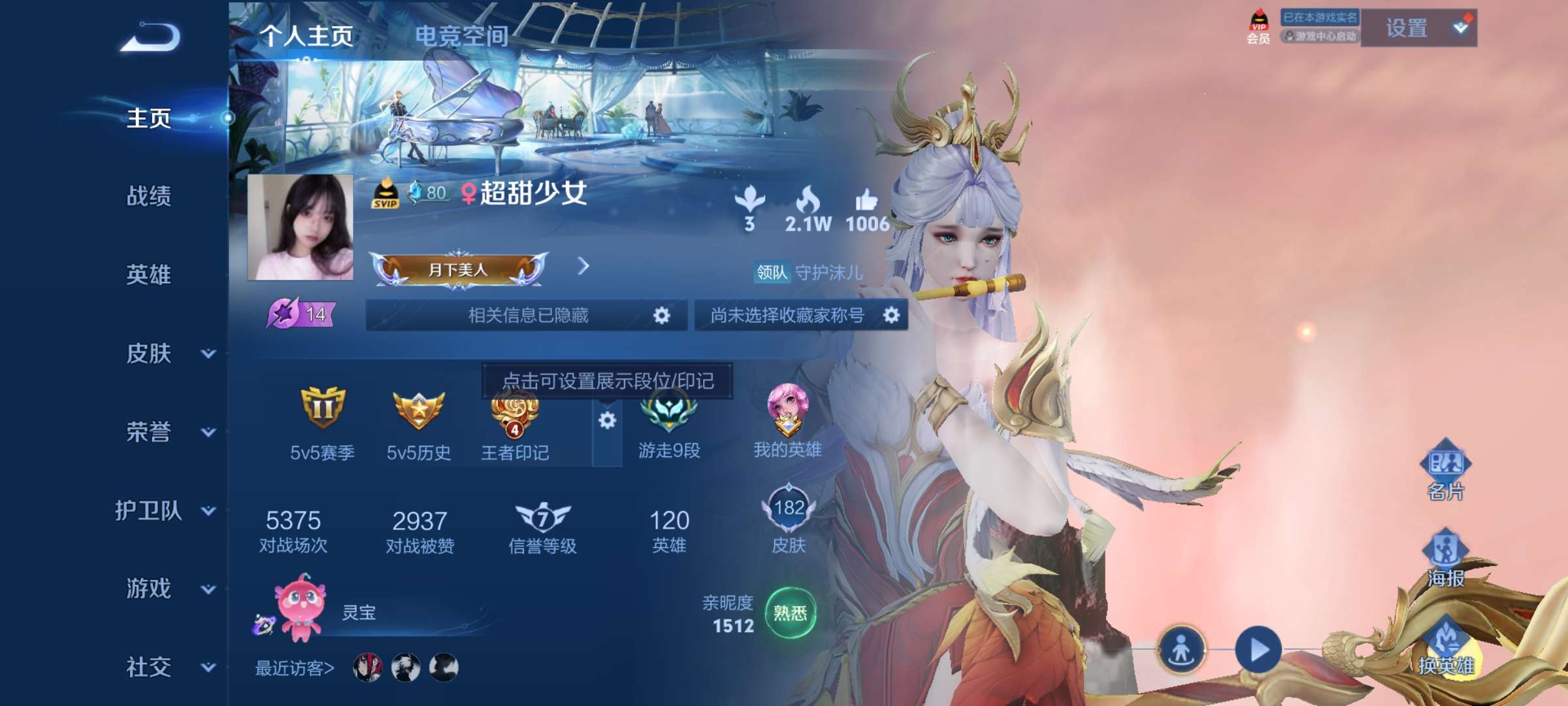Play the hero animation

point(1258,650)
